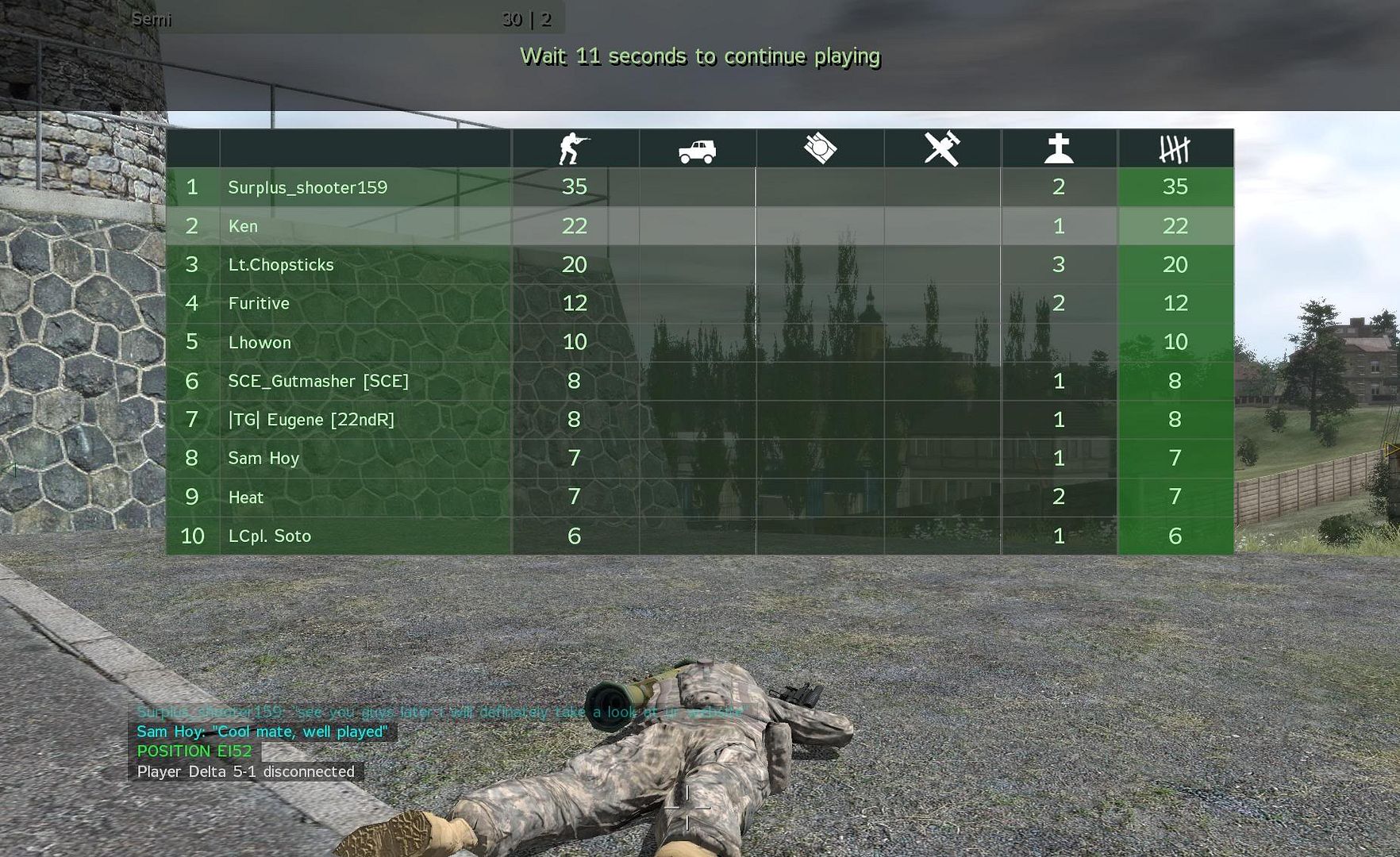Viewport: 1400px width, 857px height.
Task: Pick Lhowon from the scoreboard
Action: click(x=260, y=342)
